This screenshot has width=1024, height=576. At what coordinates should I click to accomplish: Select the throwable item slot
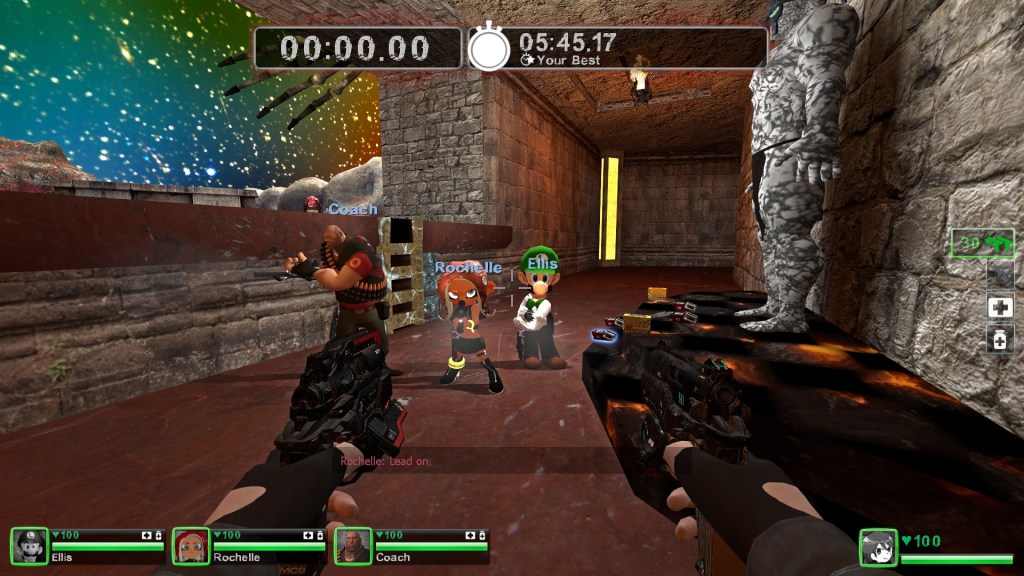[x=1000, y=275]
